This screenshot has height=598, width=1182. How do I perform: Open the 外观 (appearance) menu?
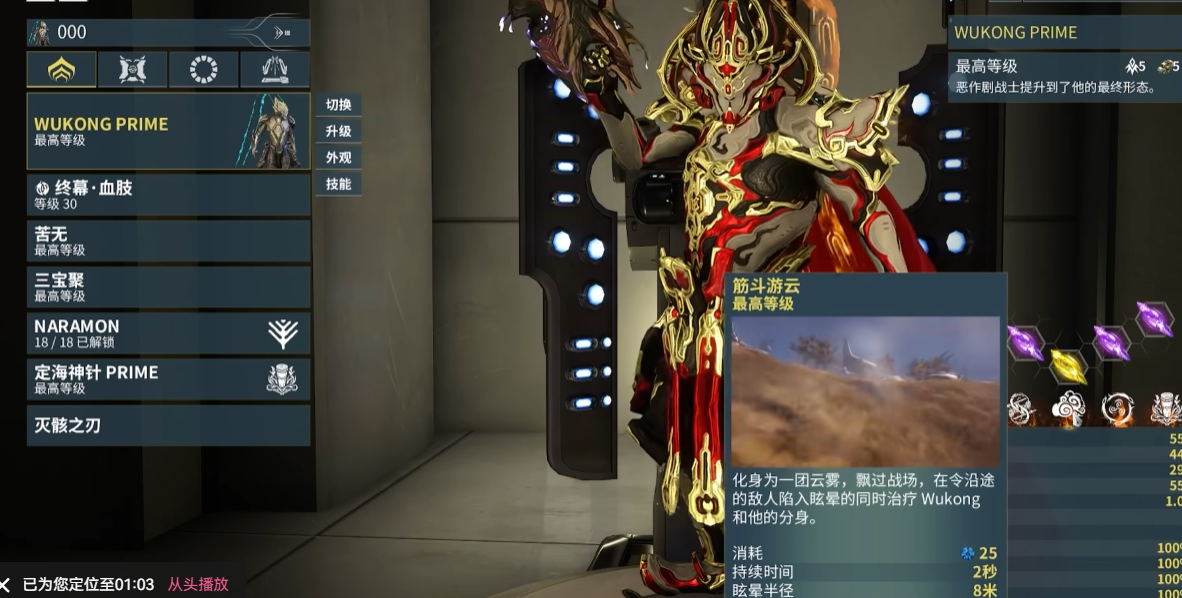point(338,157)
